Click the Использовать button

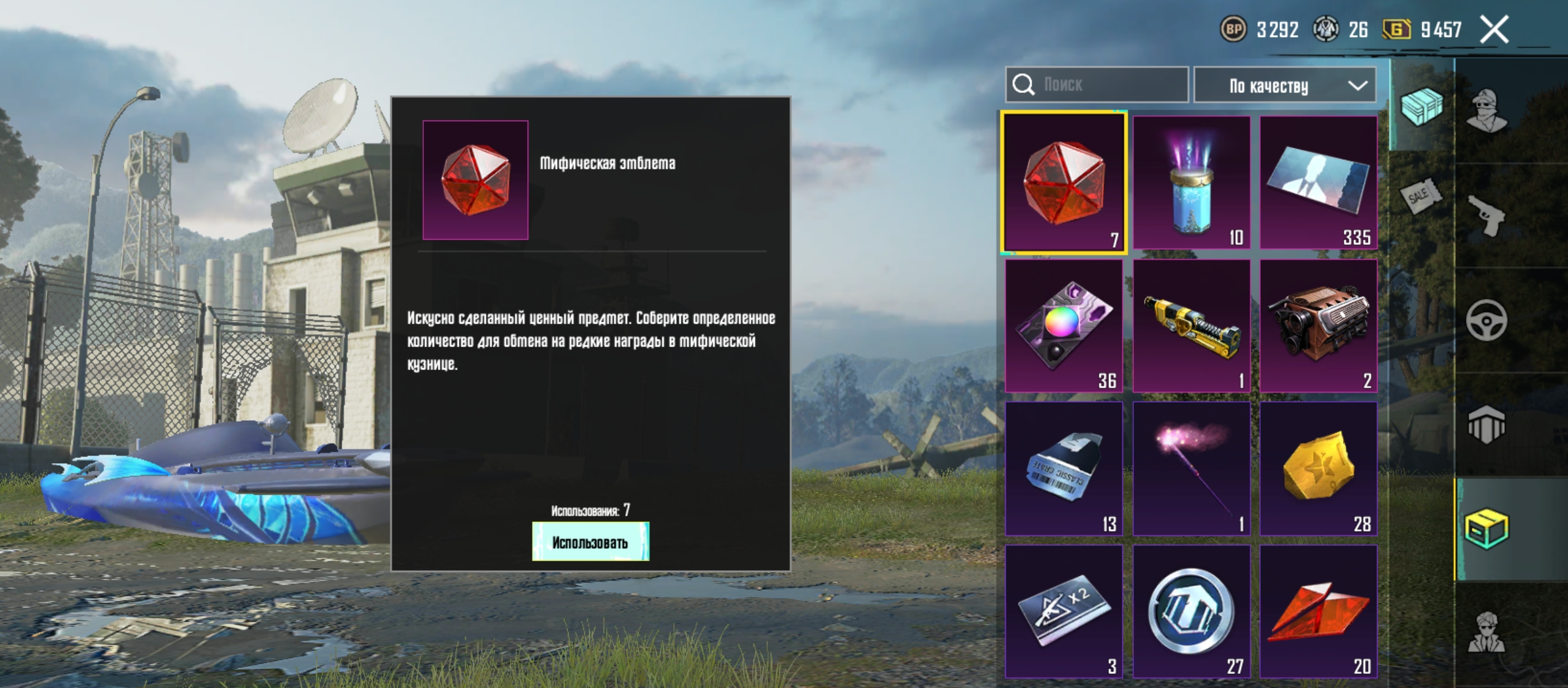click(x=590, y=542)
